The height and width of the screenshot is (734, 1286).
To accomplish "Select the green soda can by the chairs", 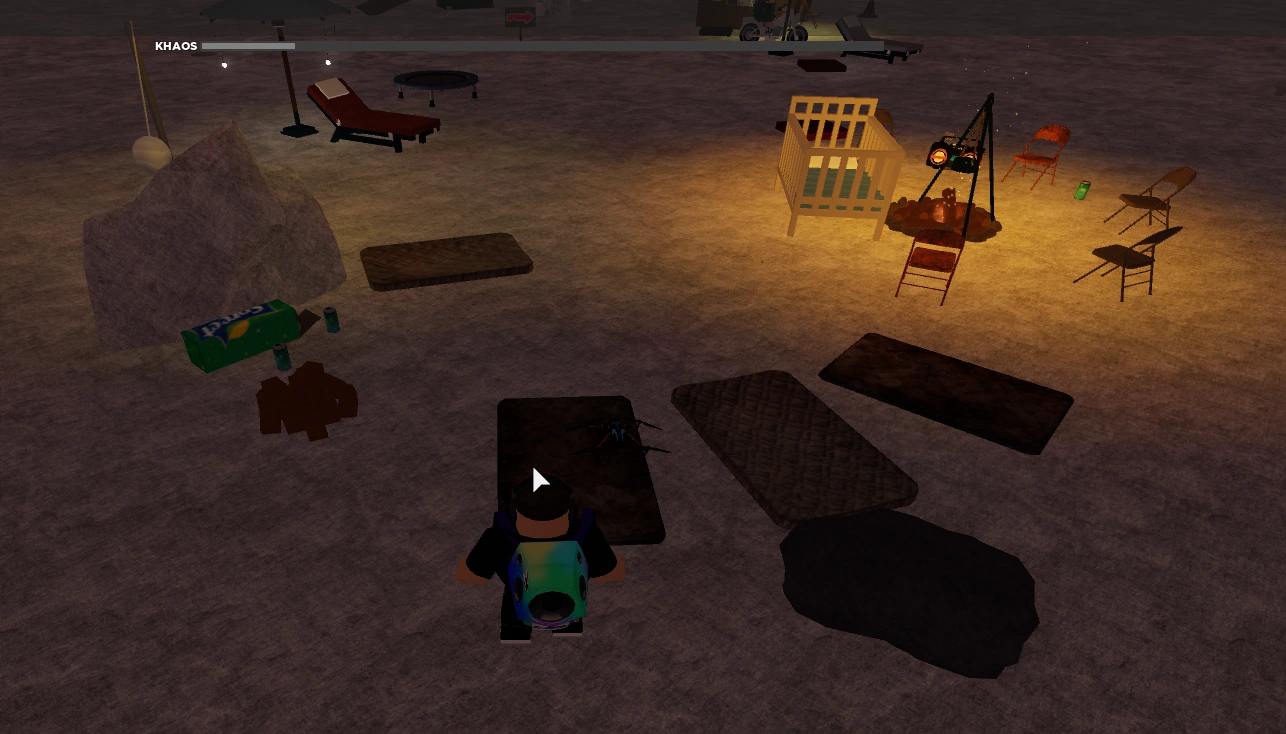I will click(x=1082, y=190).
